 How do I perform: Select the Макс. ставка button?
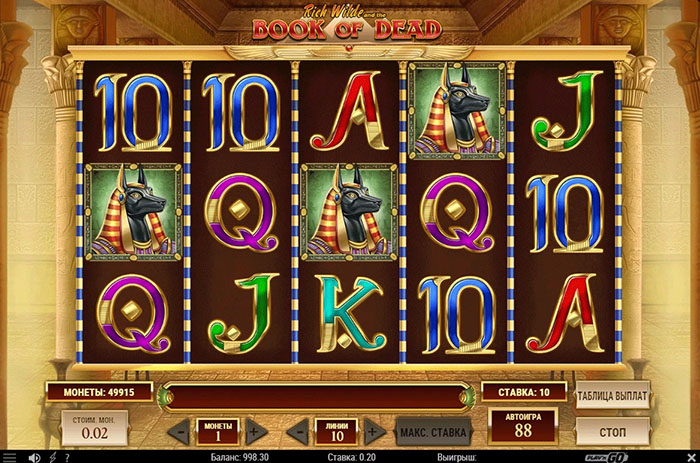click(x=433, y=432)
